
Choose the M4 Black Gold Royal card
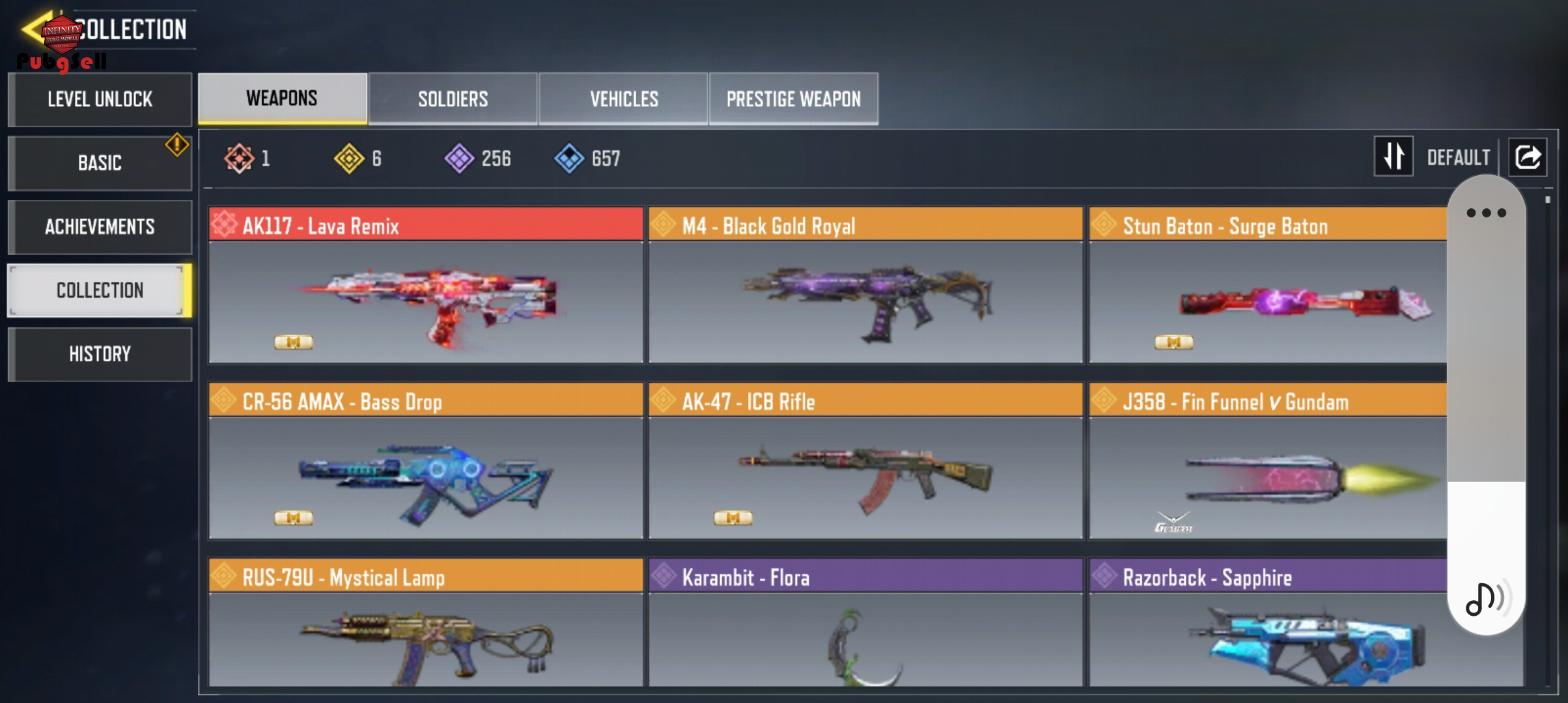coord(865,285)
